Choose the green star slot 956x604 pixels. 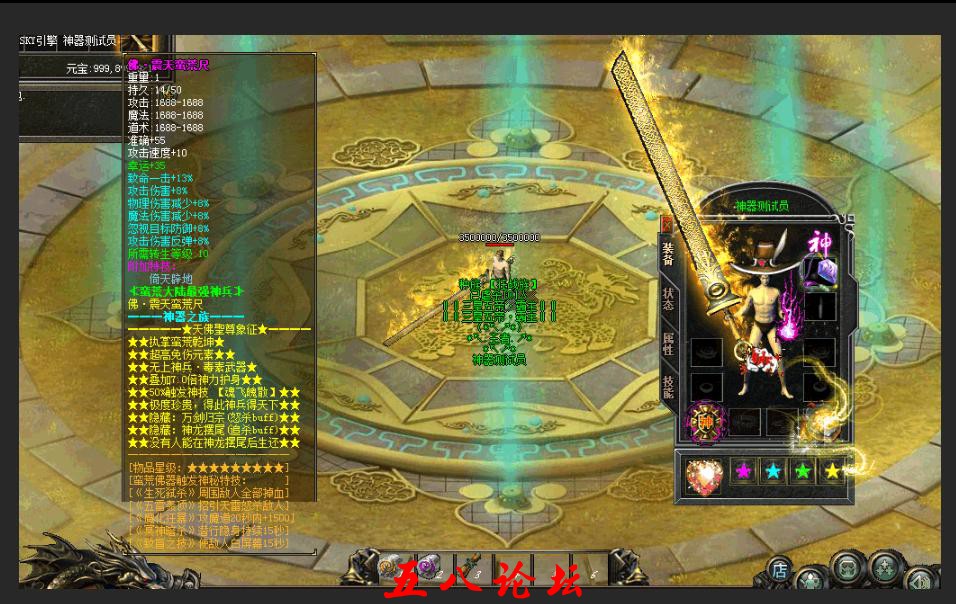tap(803, 471)
